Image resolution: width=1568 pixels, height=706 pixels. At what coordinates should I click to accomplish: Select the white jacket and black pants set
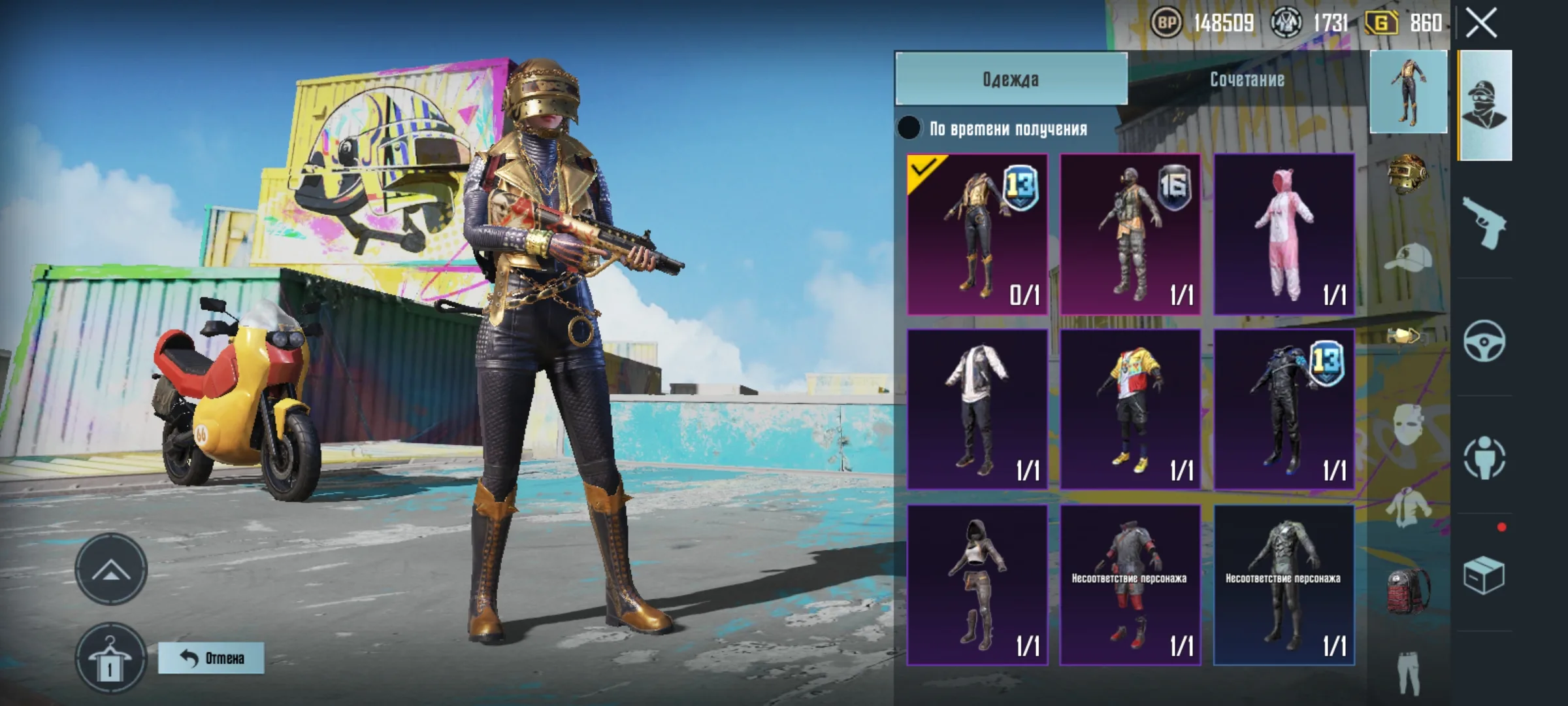coord(977,409)
